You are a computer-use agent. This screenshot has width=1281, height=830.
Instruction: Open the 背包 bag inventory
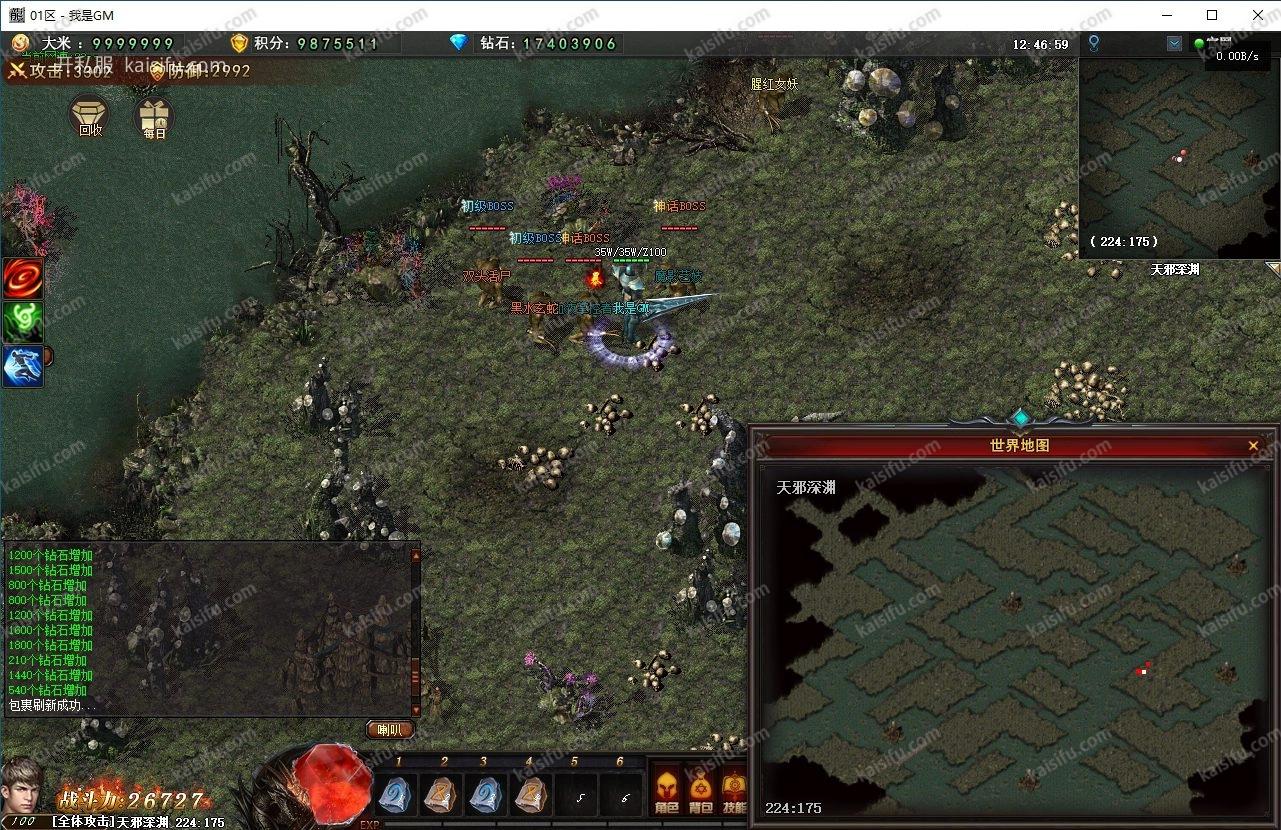click(x=701, y=790)
